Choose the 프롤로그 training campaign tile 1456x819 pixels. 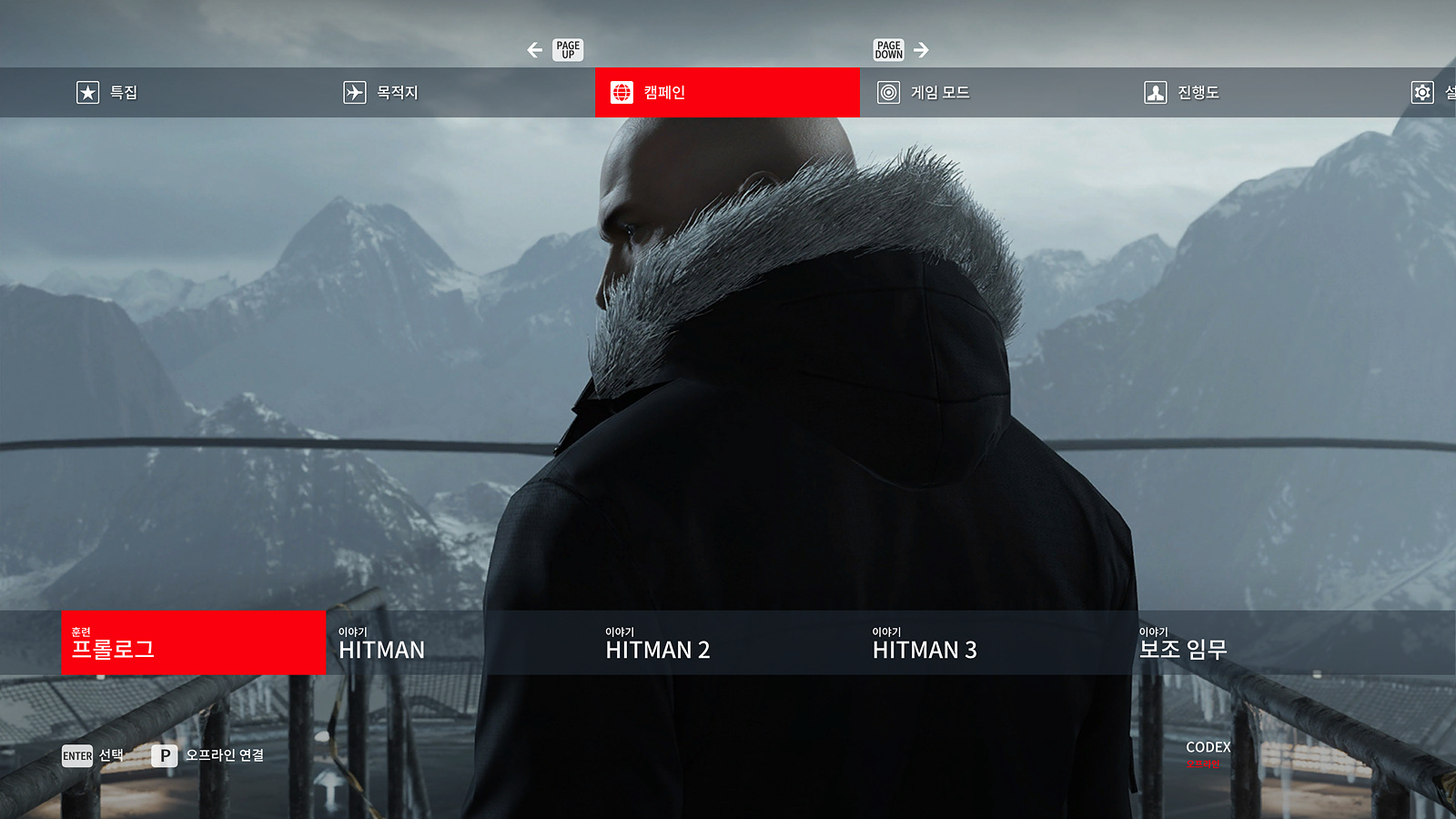[x=193, y=642]
